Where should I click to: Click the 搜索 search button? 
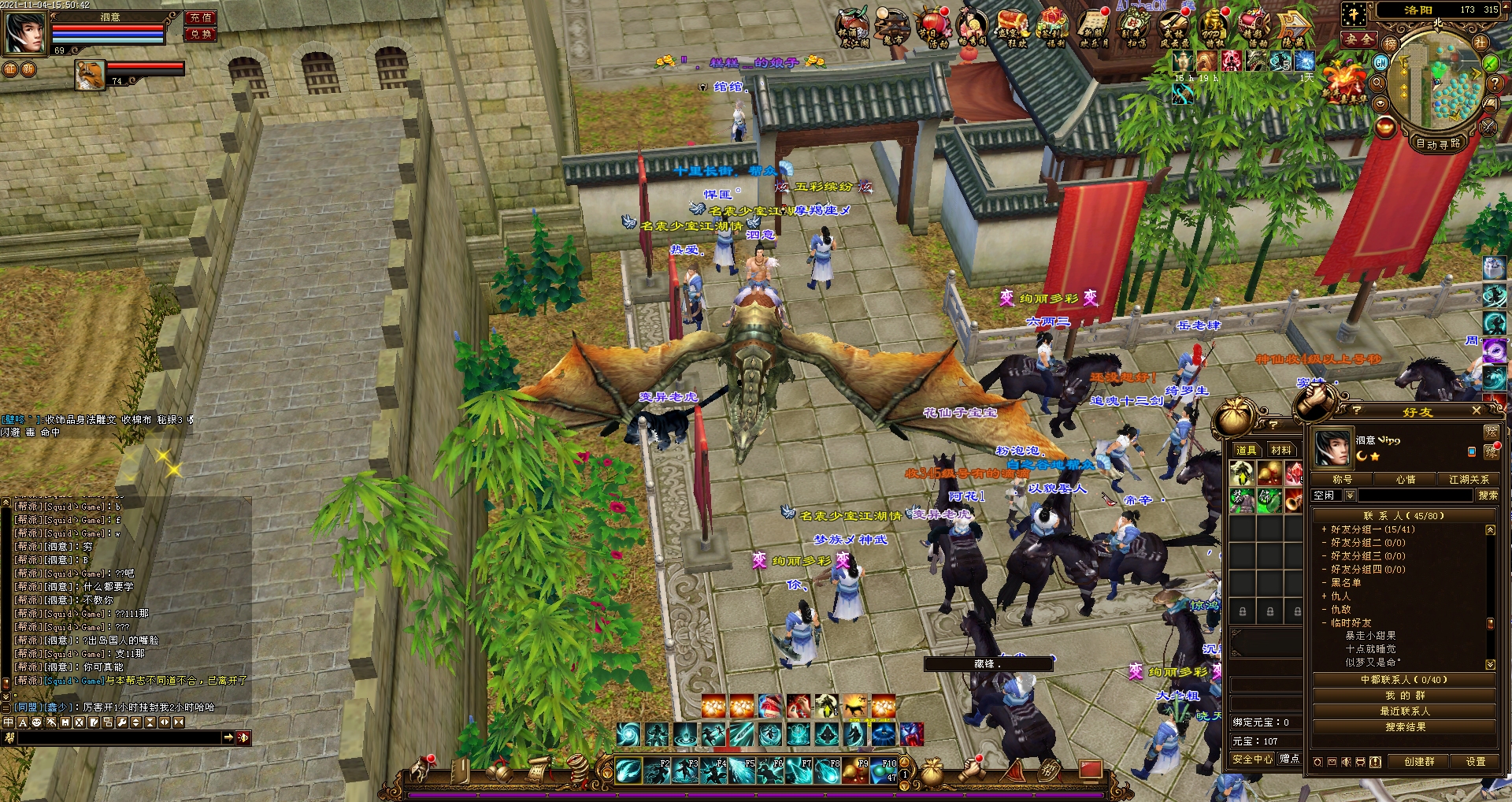1488,496
